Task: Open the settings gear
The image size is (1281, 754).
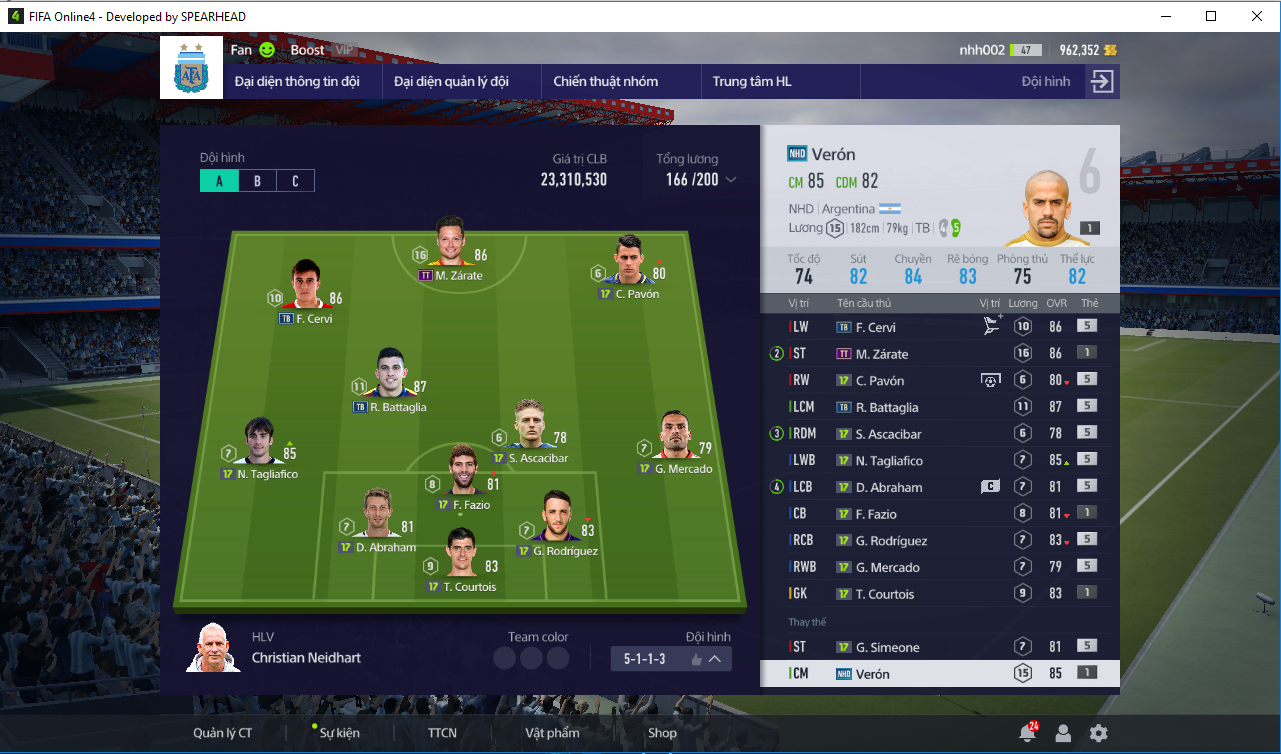Action: pyautogui.click(x=1099, y=734)
